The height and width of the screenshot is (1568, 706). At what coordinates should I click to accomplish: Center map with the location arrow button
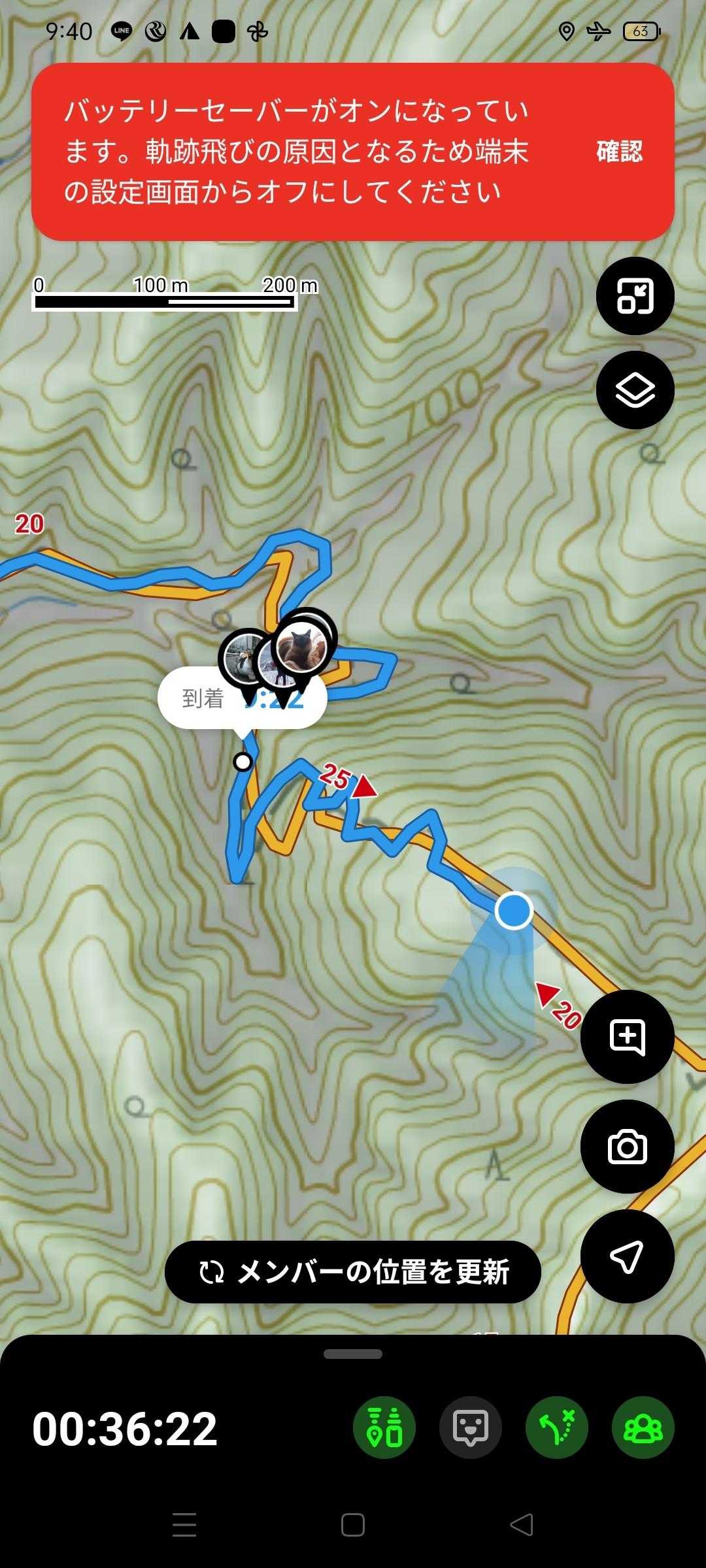pyautogui.click(x=627, y=1255)
